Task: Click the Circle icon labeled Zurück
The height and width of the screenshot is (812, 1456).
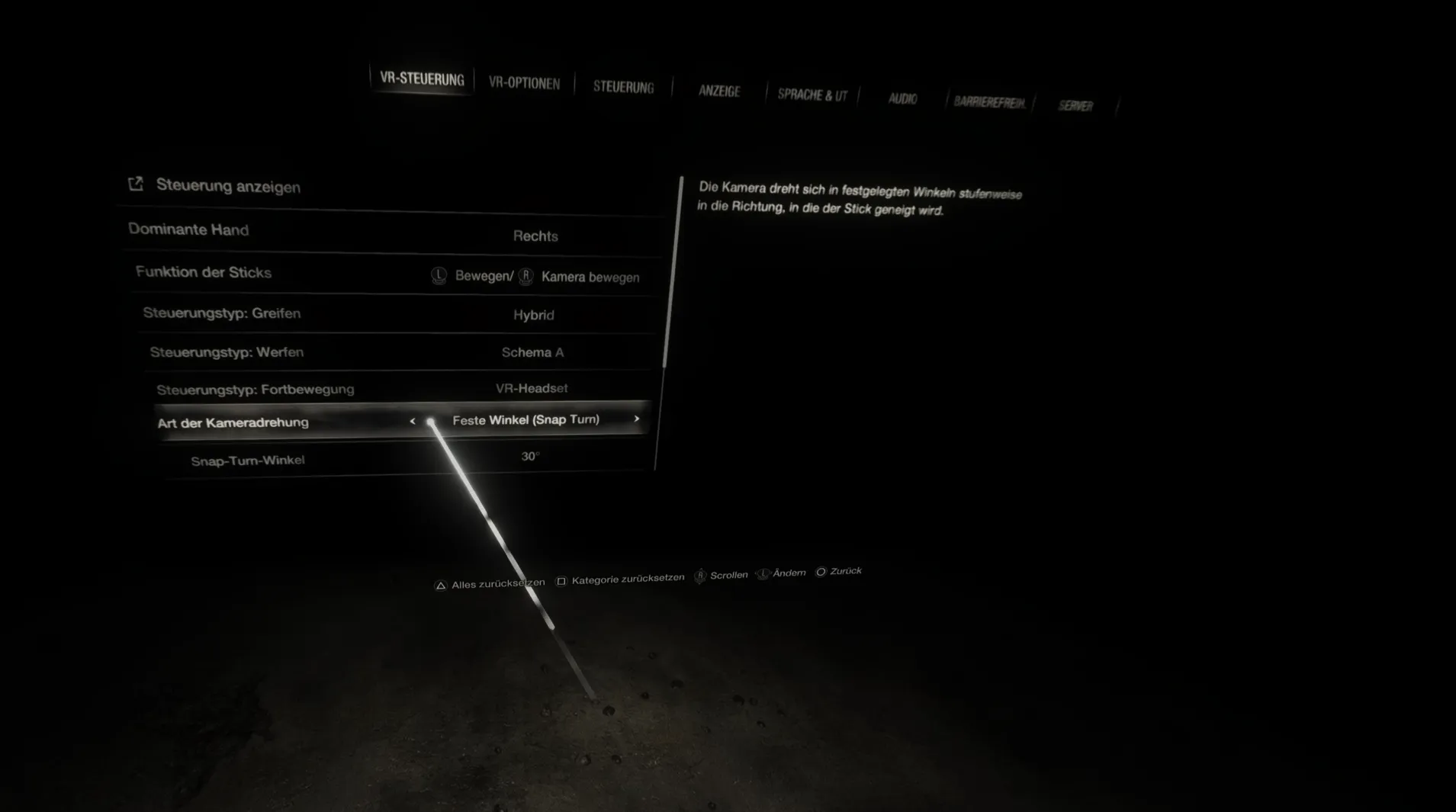Action: [x=821, y=571]
